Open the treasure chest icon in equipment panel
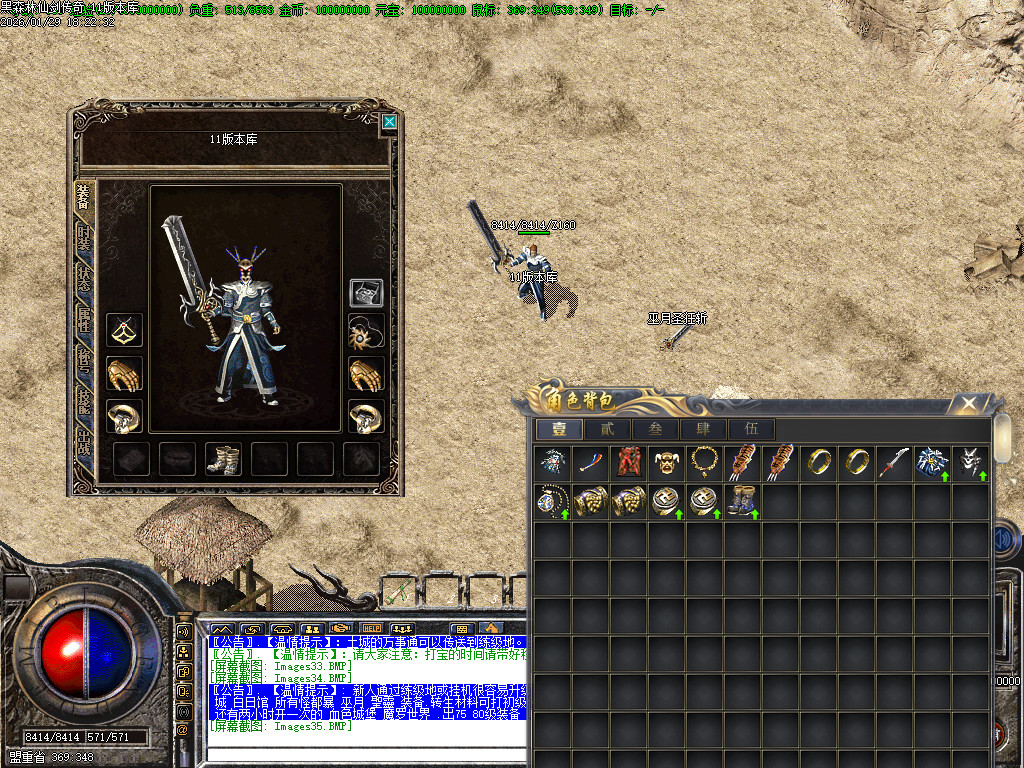Viewport: 1024px width, 768px height. 363,293
